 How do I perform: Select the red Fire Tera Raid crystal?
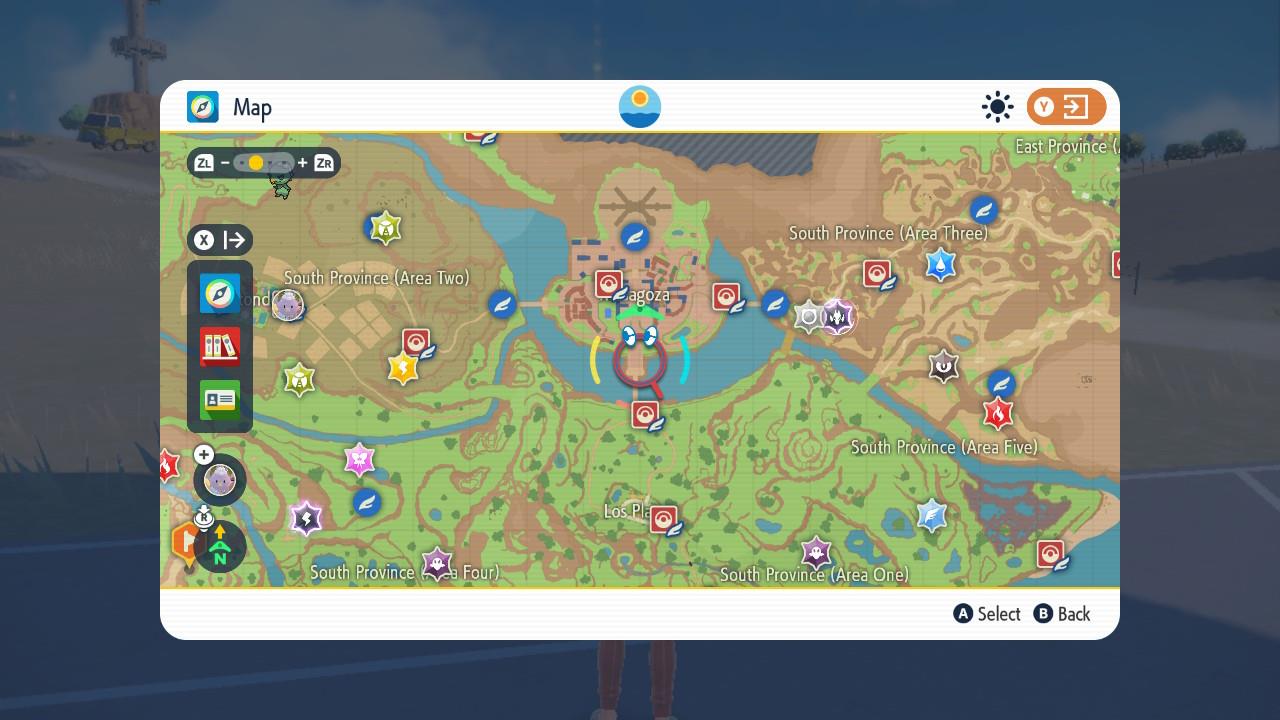click(997, 412)
